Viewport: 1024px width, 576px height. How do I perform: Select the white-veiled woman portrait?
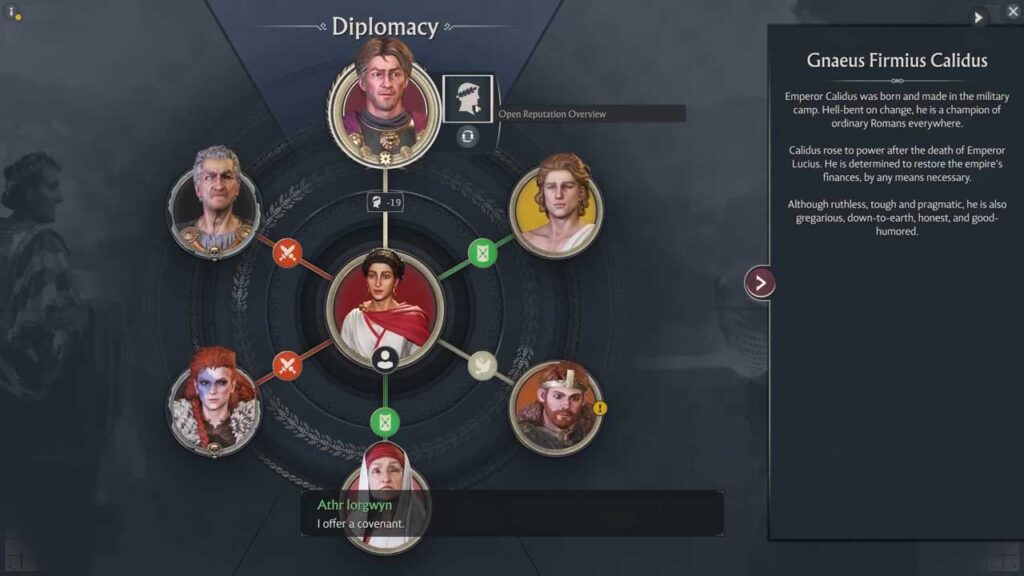coord(384,497)
